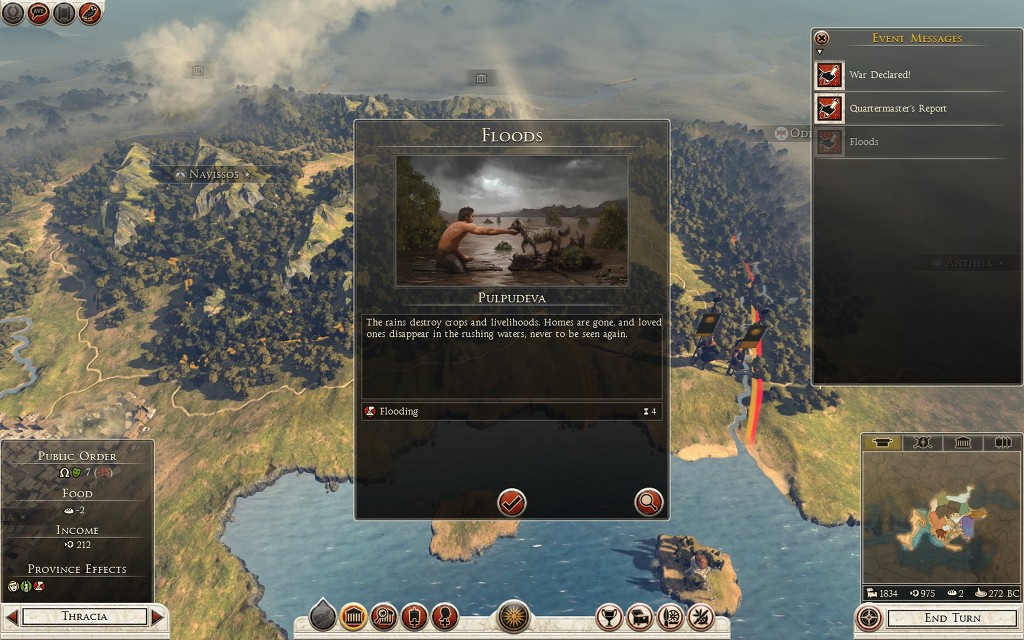End the current turn
Viewport: 1024px width, 640px height.
(x=951, y=618)
